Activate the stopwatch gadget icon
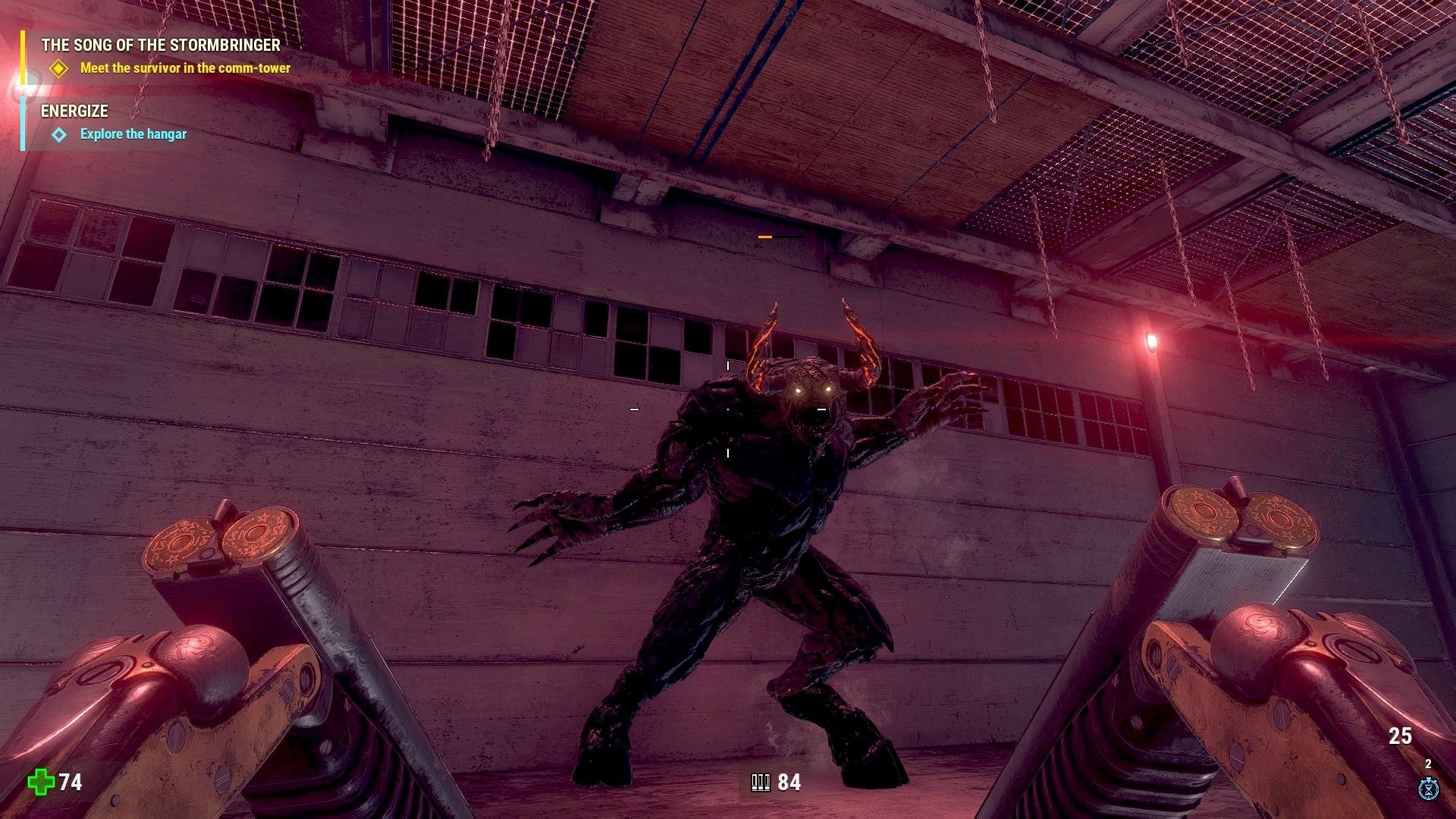Viewport: 1456px width, 819px height. [1429, 789]
